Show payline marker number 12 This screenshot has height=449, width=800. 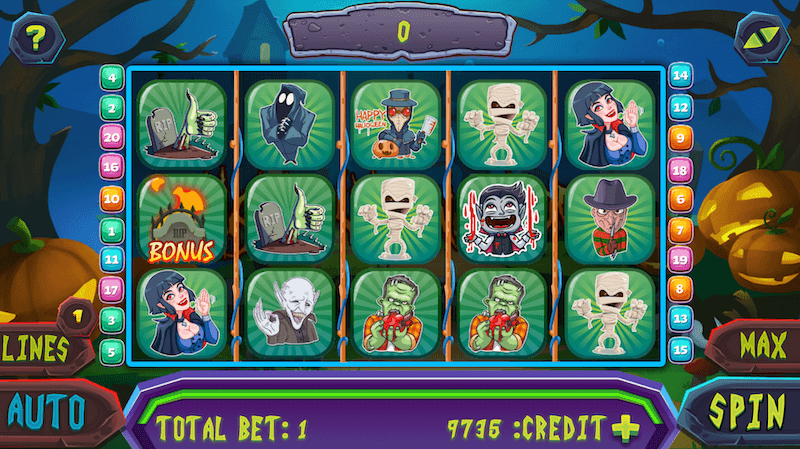coord(680,106)
